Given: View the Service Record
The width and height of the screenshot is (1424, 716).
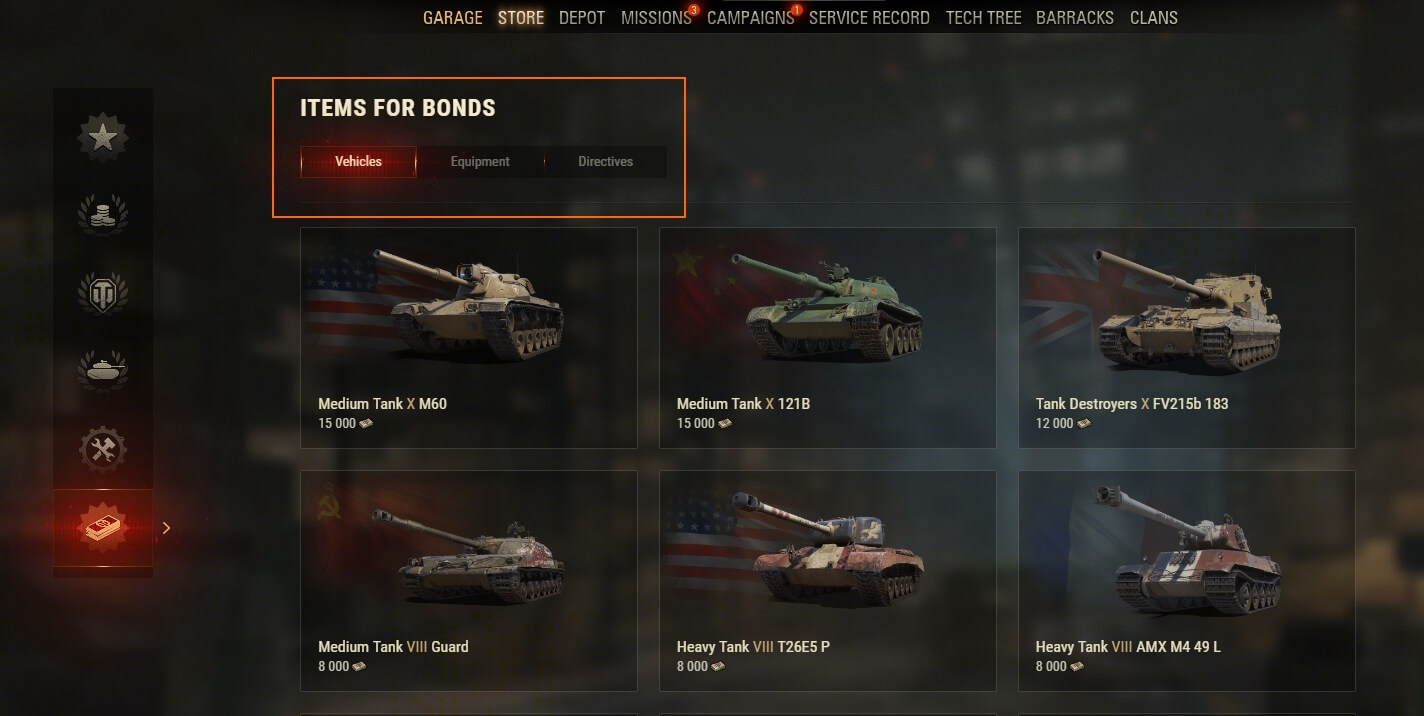Looking at the screenshot, I should (x=869, y=18).
